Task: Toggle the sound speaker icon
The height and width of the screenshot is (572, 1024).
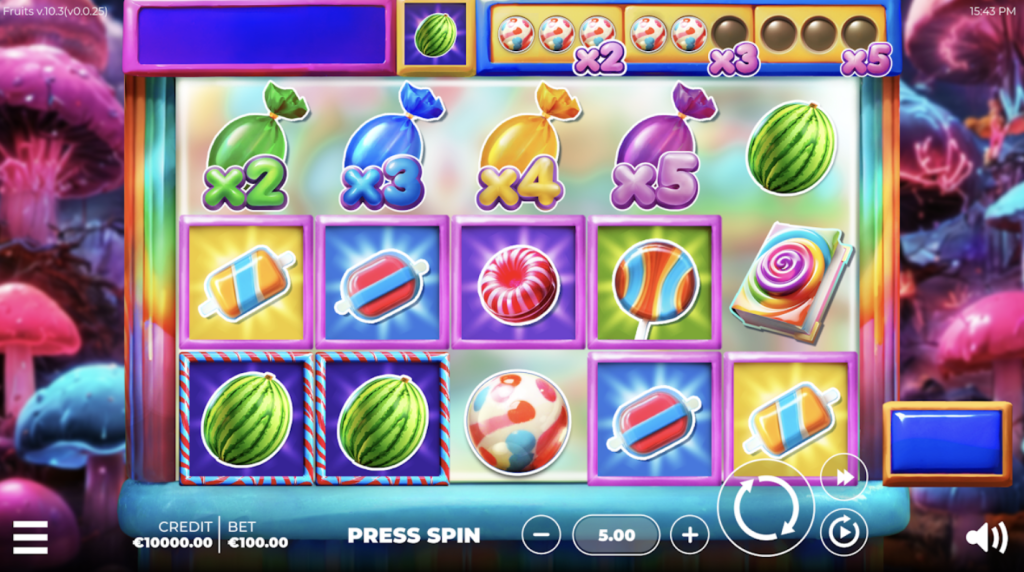Action: [986, 538]
